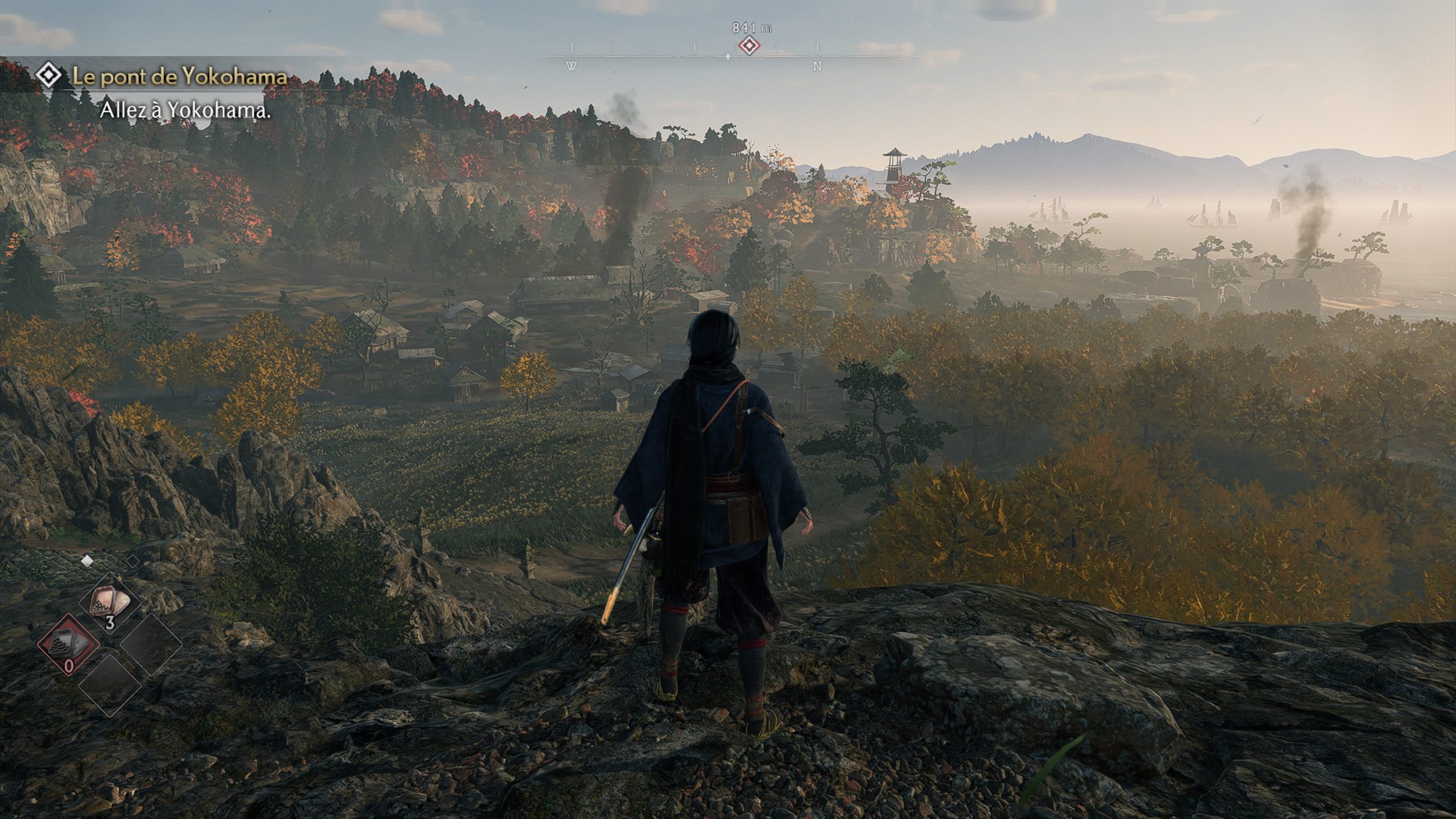Click the objective marker on the compass

click(749, 45)
